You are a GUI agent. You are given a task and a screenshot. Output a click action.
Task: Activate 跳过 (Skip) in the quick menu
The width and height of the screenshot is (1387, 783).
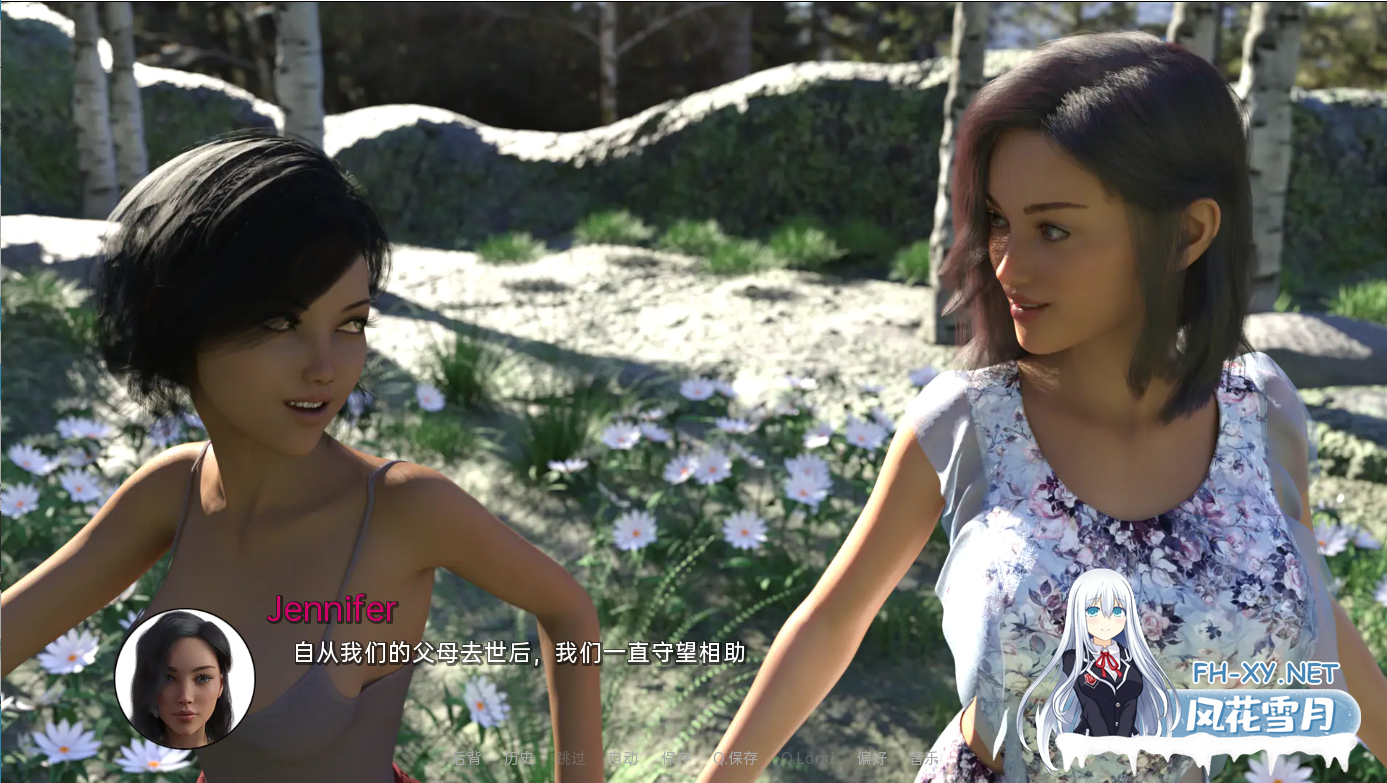(571, 758)
